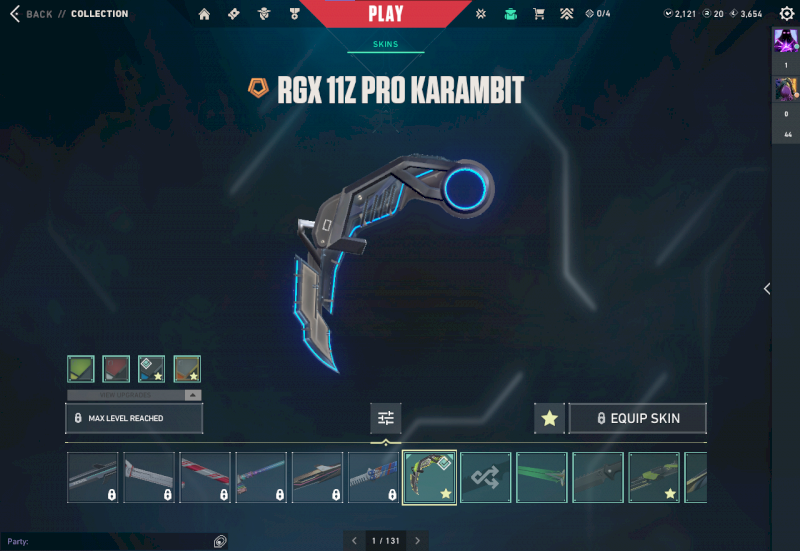Select the glowing green blade skin
800x551 pixels.
click(x=542, y=476)
